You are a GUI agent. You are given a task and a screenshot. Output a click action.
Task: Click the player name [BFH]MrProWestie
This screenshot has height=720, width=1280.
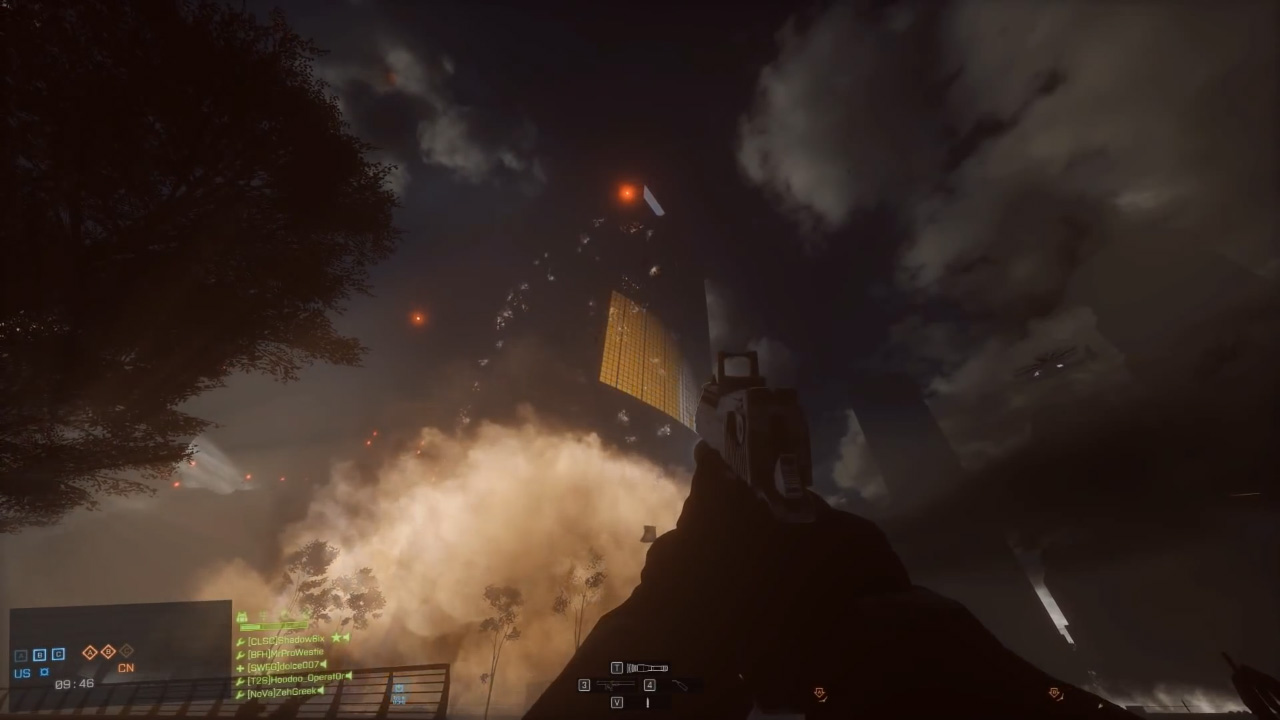click(287, 654)
